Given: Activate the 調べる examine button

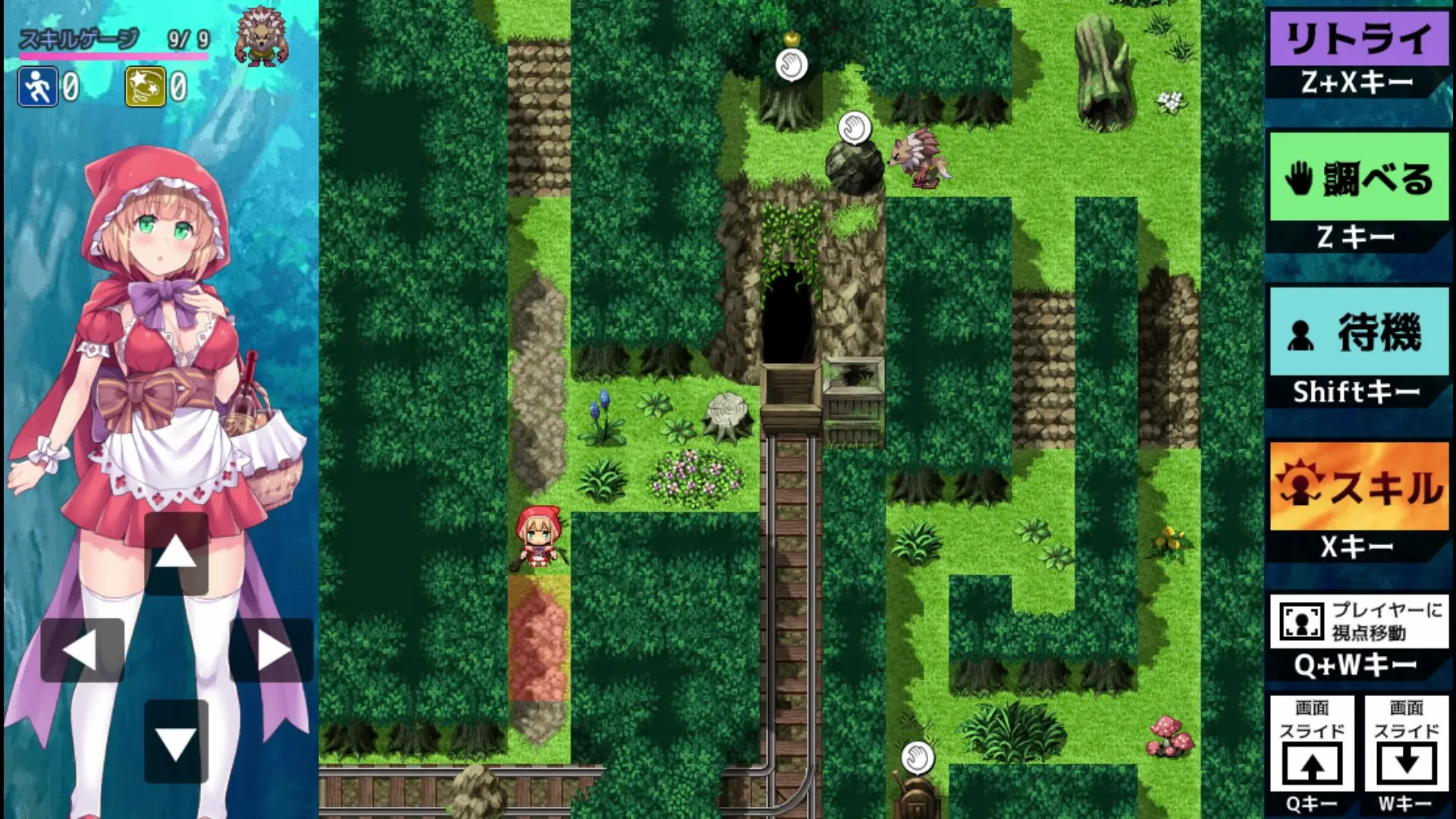Looking at the screenshot, I should 1359,177.
